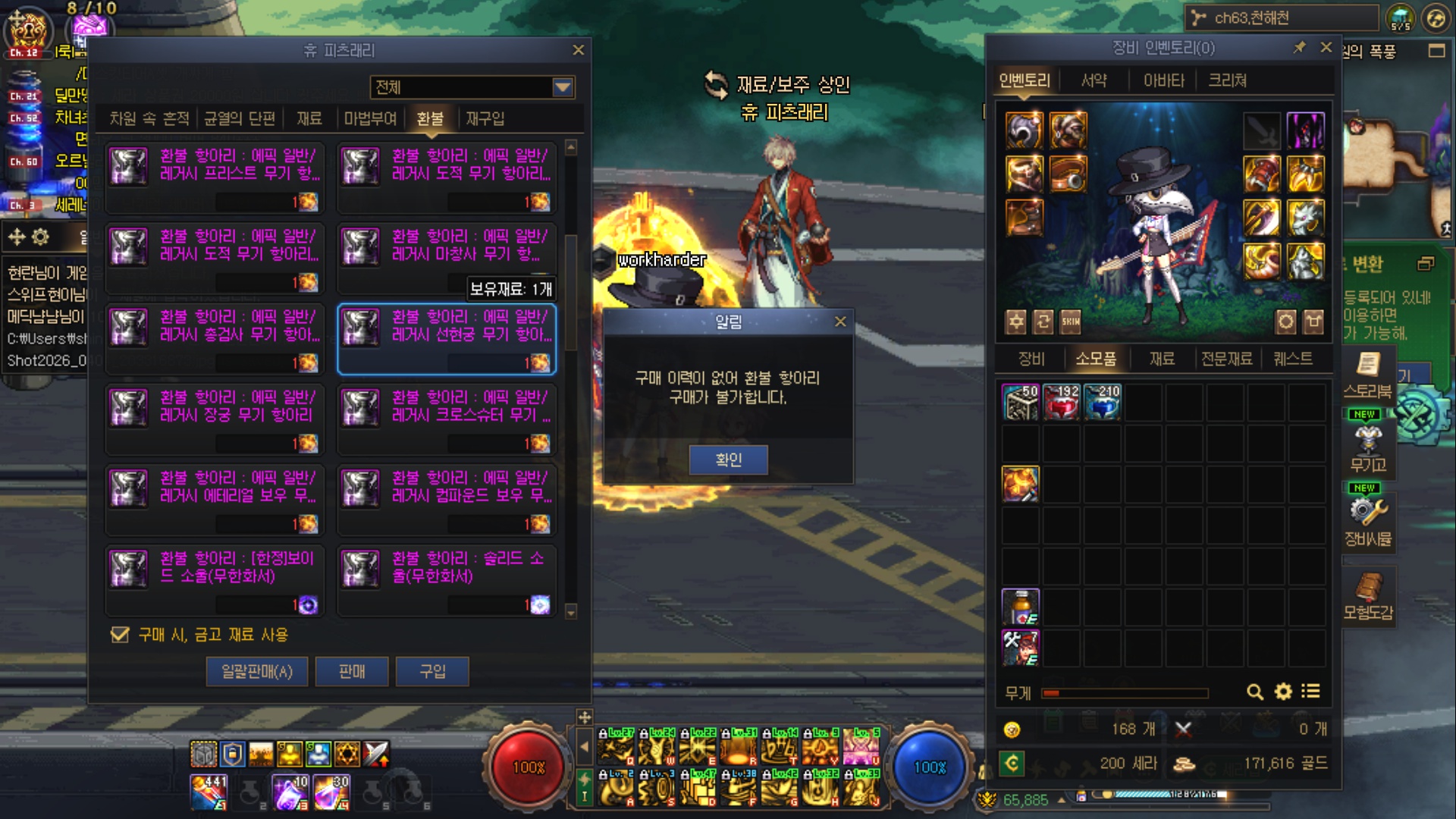The image size is (1456, 819).
Task: Switch to the 재료 shop tab
Action: click(x=309, y=118)
